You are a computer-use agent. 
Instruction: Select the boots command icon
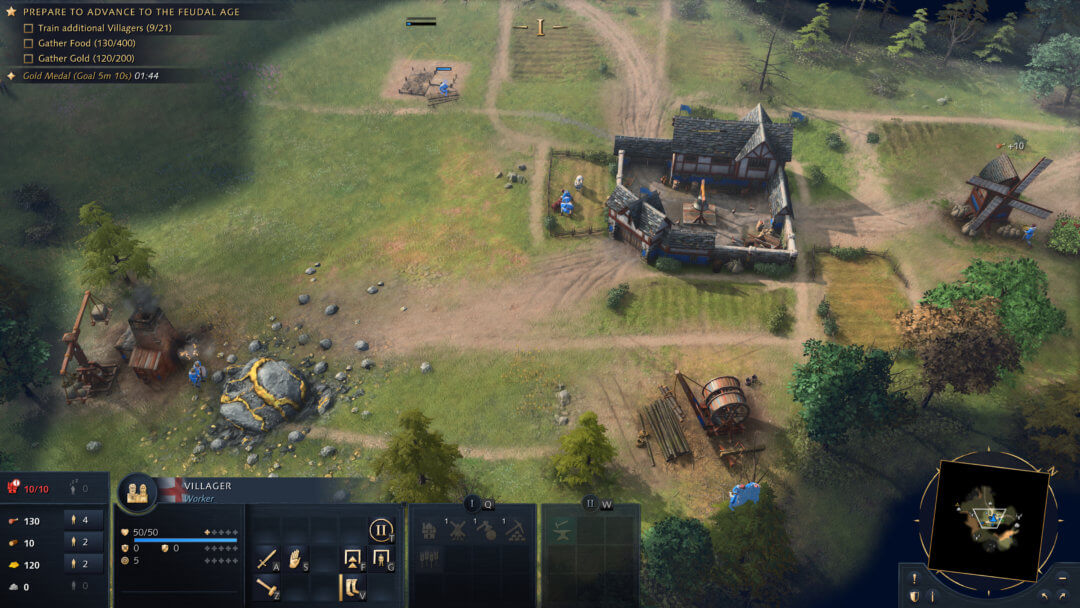[x=352, y=588]
